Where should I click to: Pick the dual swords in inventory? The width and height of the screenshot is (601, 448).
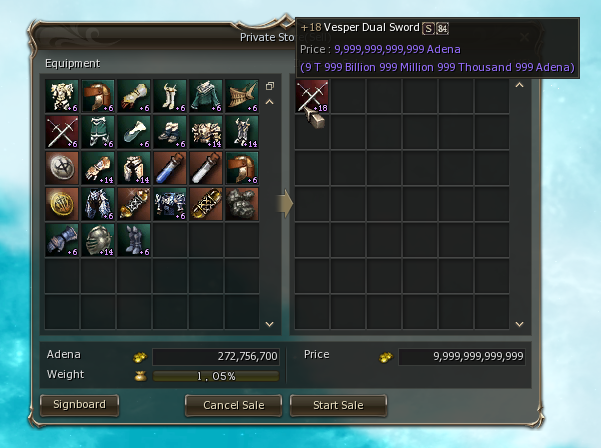click(62, 132)
